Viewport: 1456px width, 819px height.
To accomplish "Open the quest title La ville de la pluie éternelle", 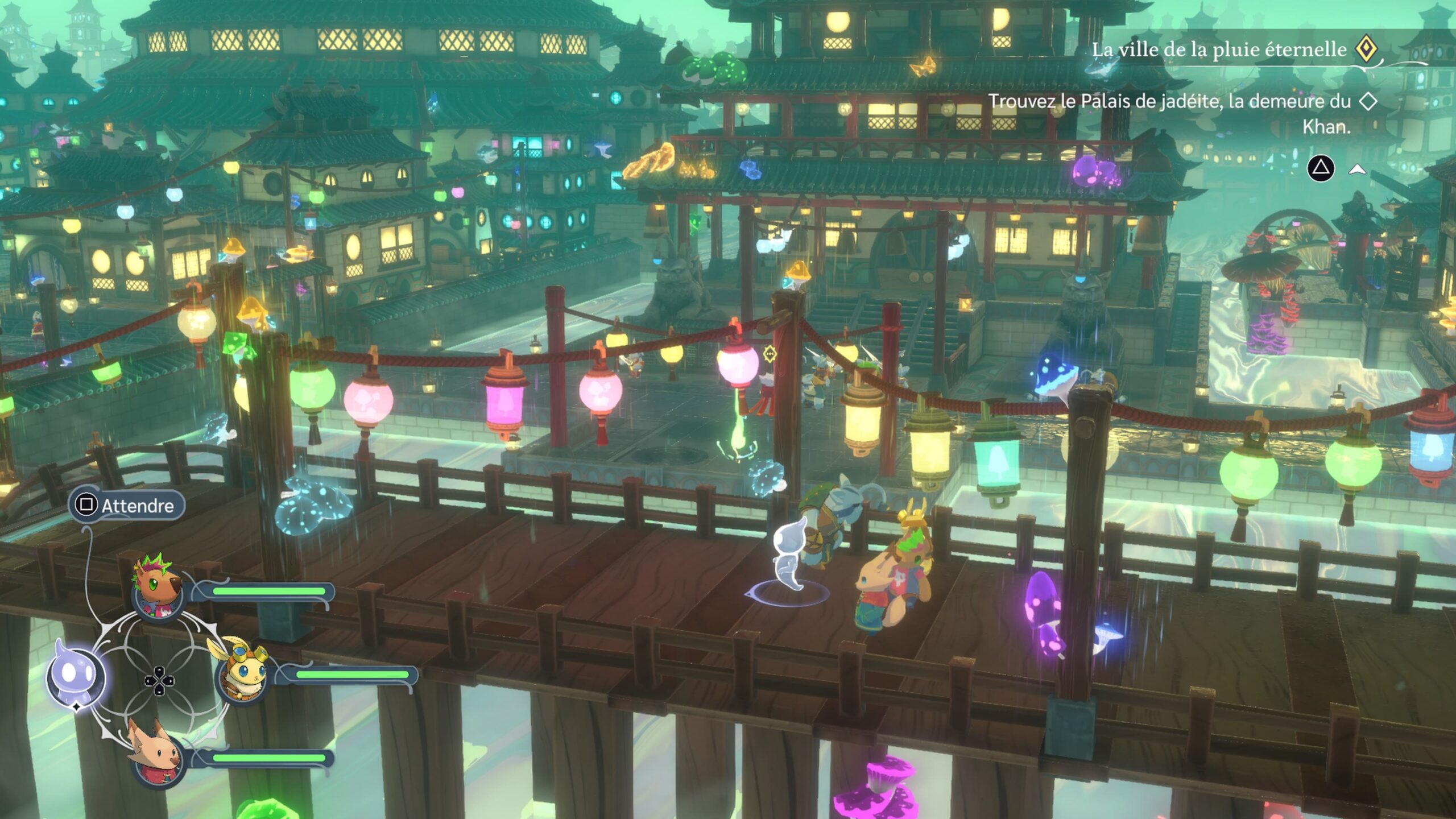I will coord(1219,50).
